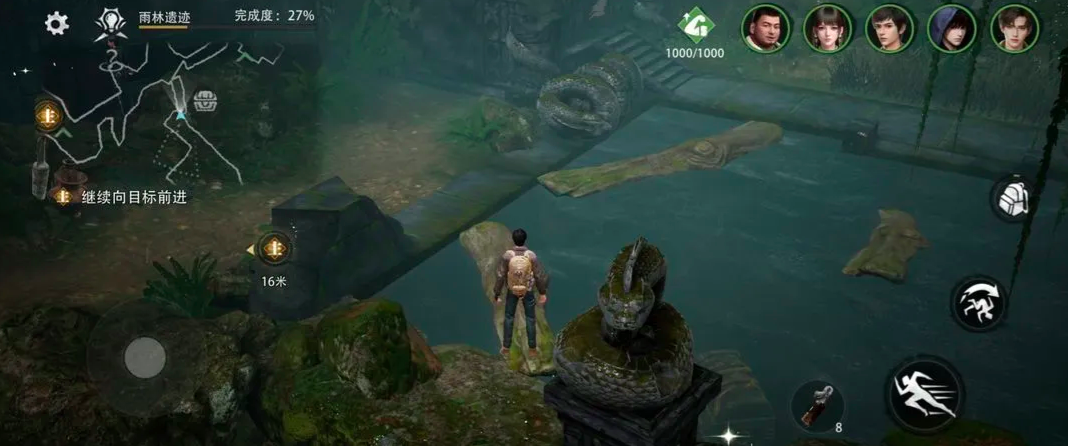Activate the sprint button

pos(923,393)
